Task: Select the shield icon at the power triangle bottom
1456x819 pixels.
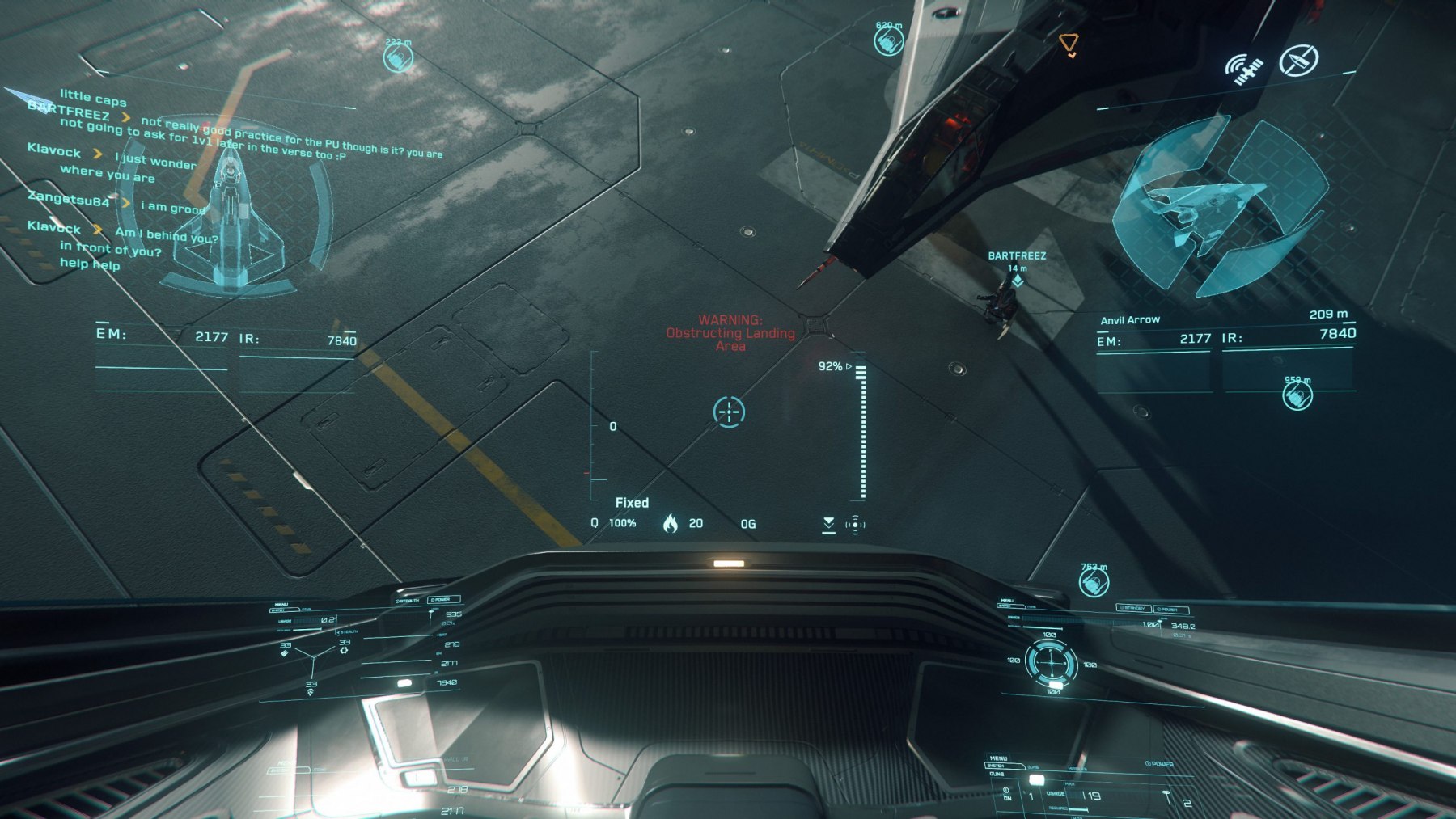Action: click(x=311, y=691)
